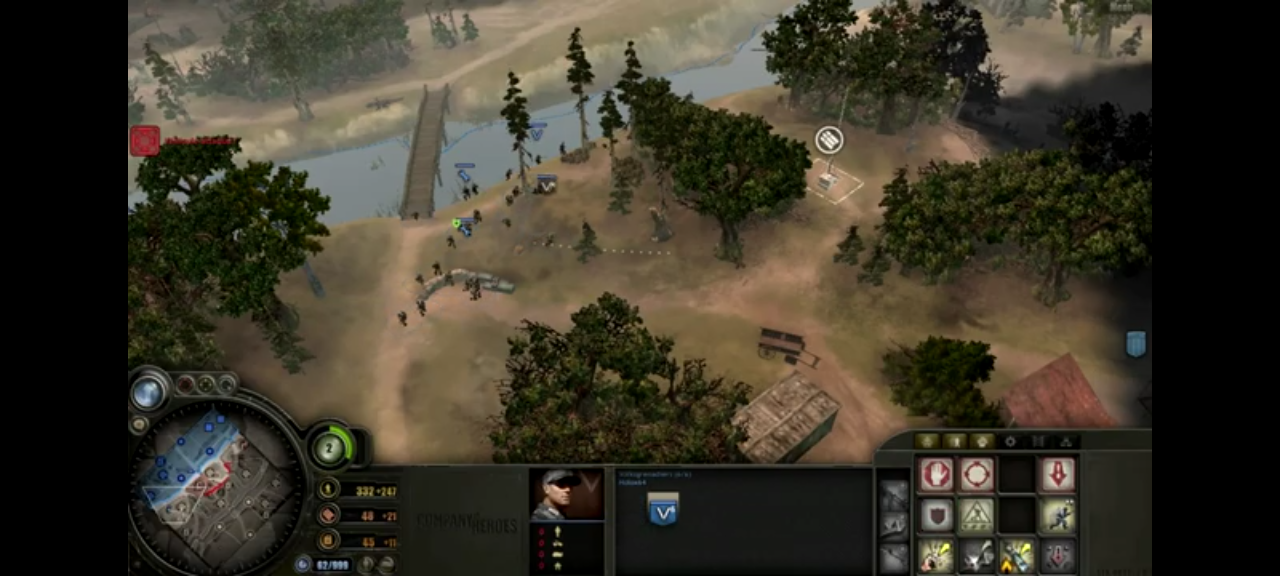Click the blue shield marker at screen edge
The width and height of the screenshot is (1280, 576).
(x=1135, y=344)
